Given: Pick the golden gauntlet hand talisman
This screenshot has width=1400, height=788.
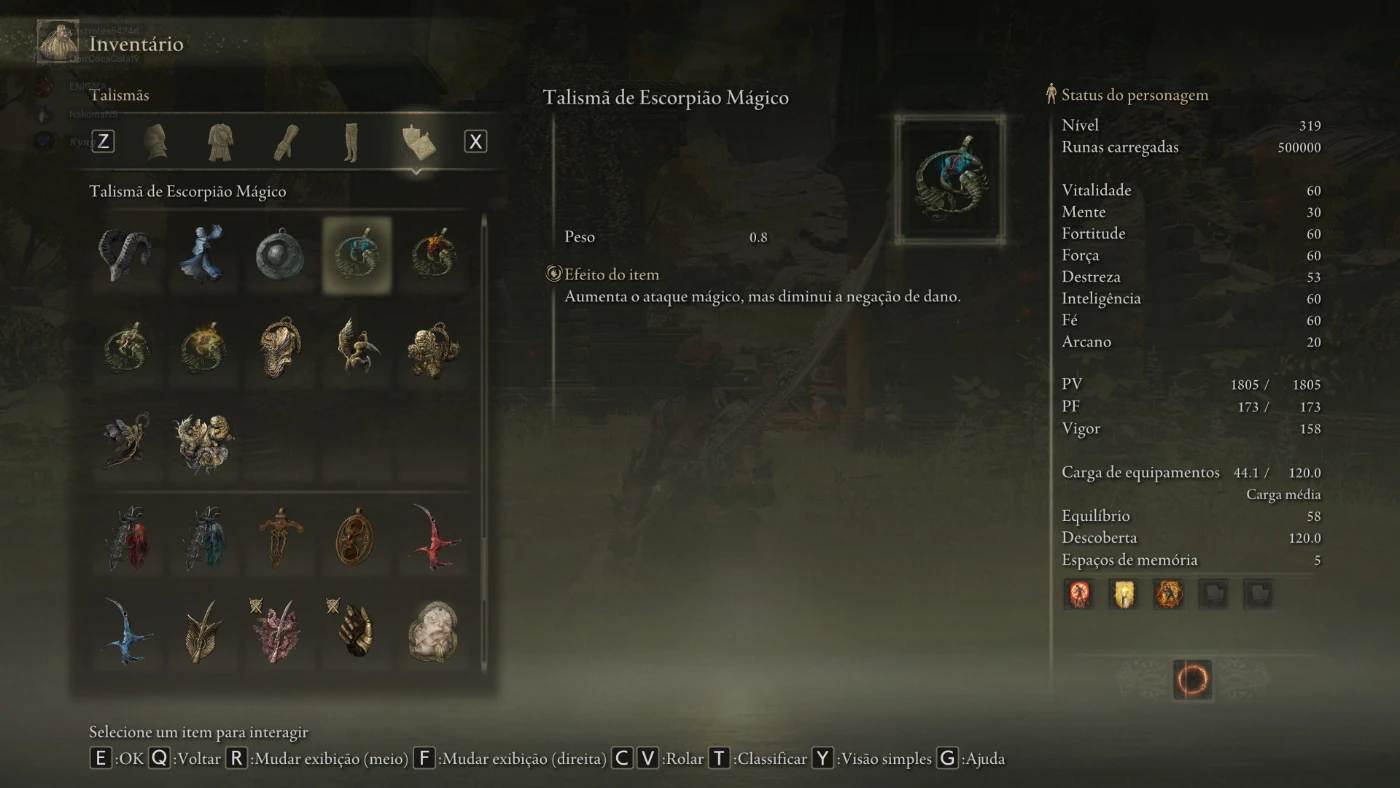Looking at the screenshot, I should click(x=357, y=631).
